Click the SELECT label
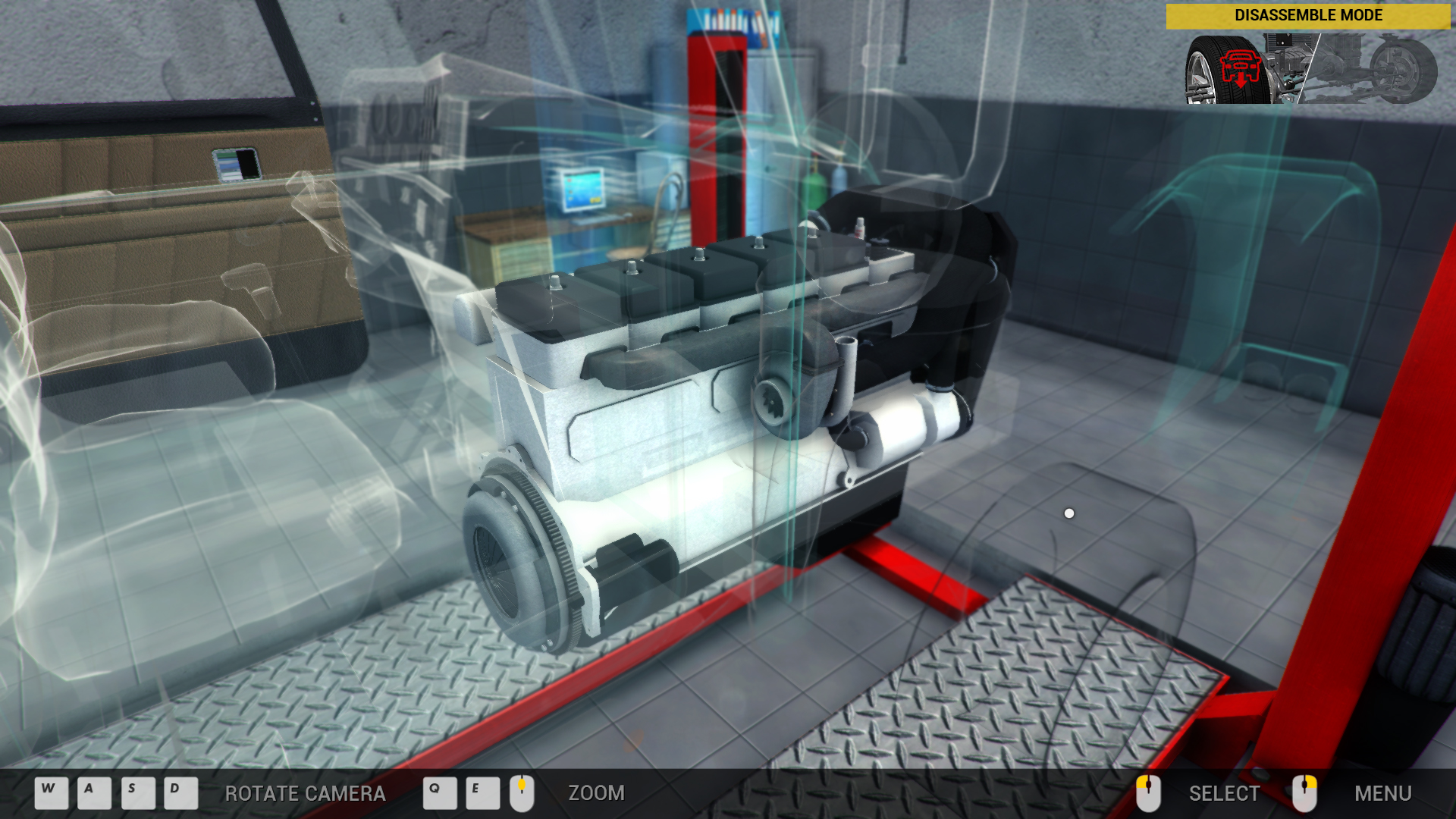The image size is (1456, 819). (x=1224, y=793)
